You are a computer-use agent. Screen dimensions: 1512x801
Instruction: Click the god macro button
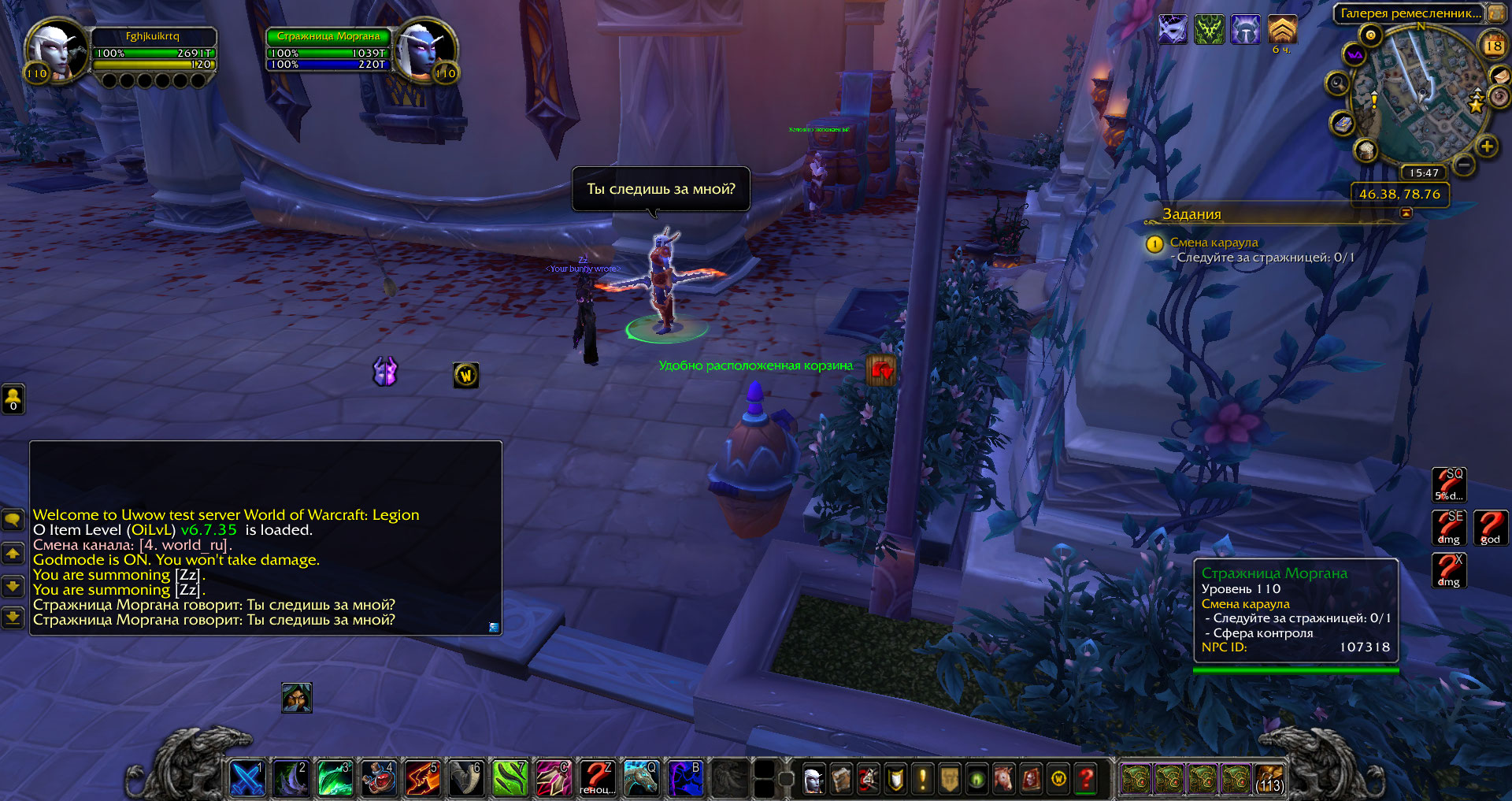(x=1490, y=528)
